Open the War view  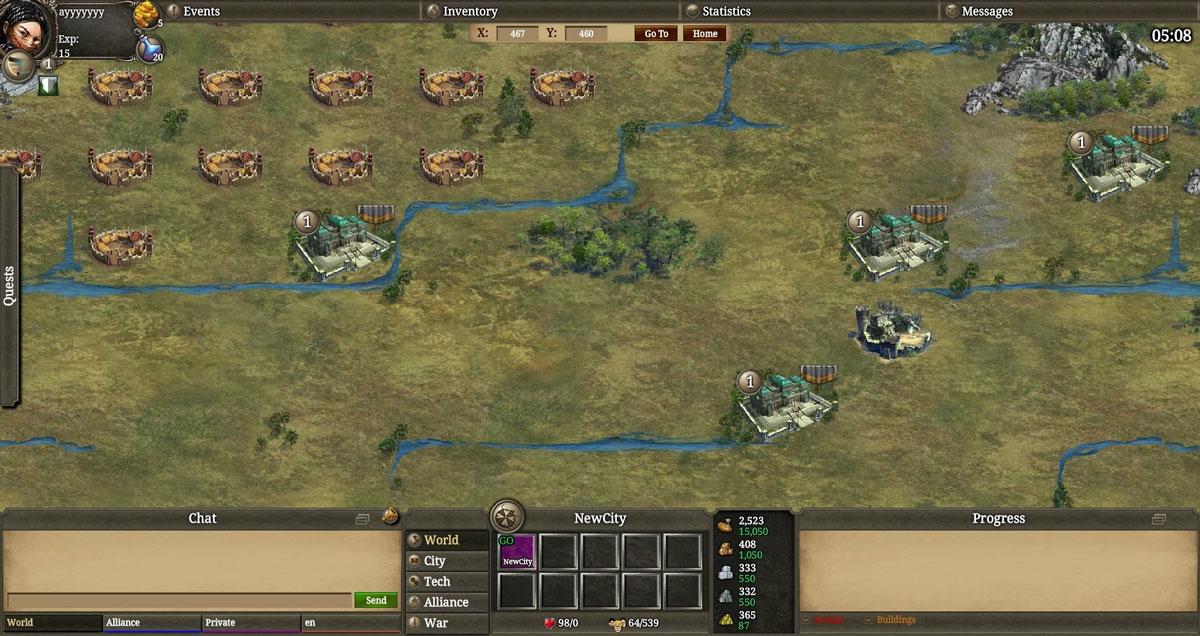pos(436,623)
